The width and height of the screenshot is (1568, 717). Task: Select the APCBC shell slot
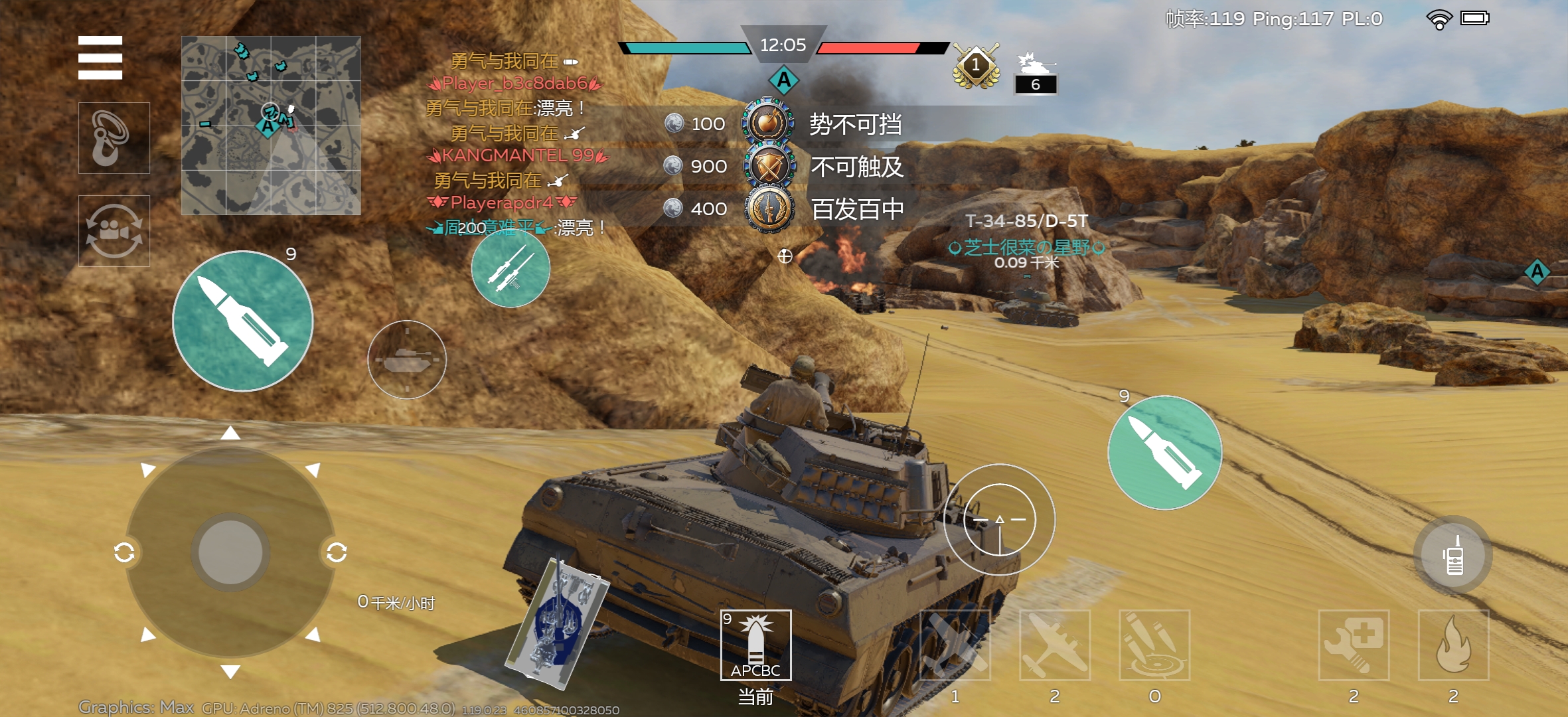755,645
